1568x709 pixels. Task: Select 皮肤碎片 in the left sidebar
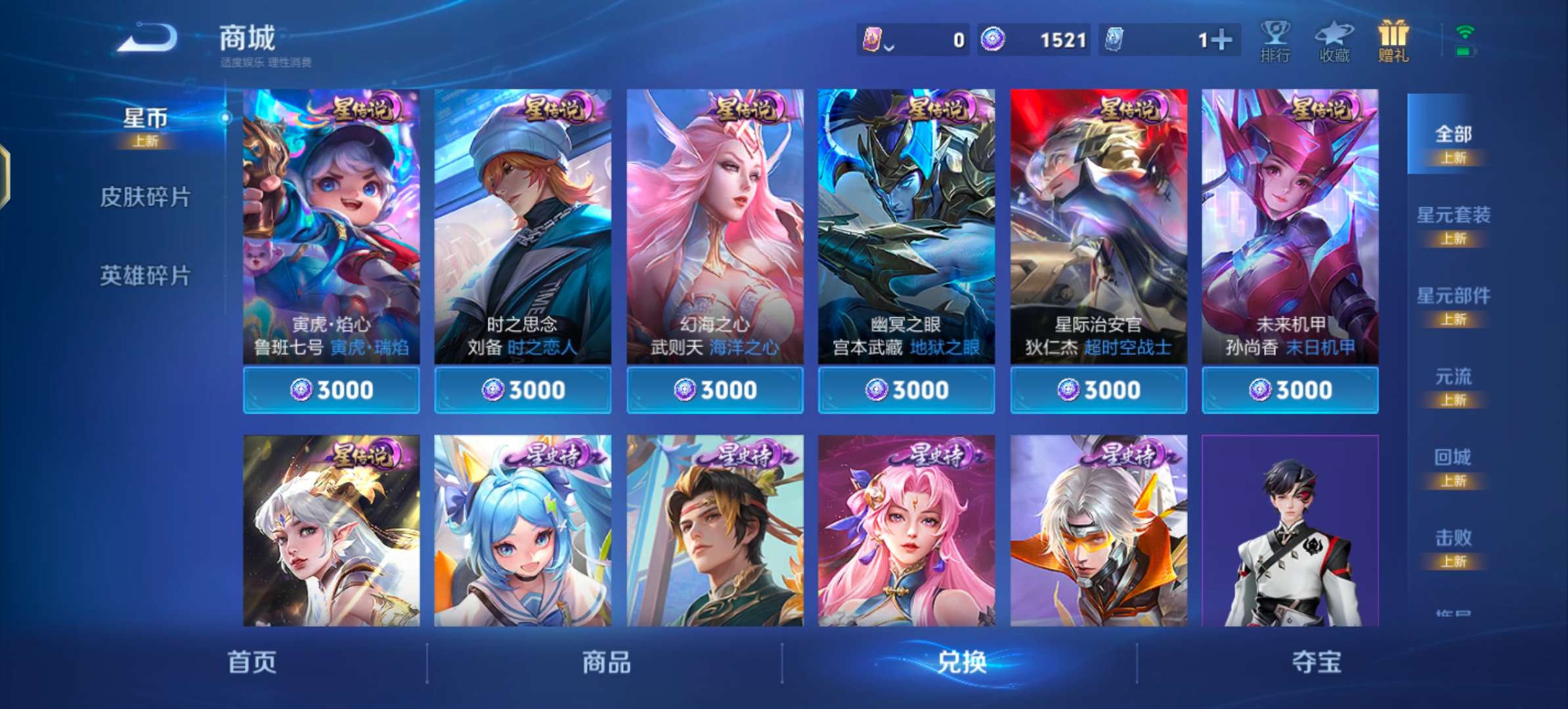(x=146, y=196)
